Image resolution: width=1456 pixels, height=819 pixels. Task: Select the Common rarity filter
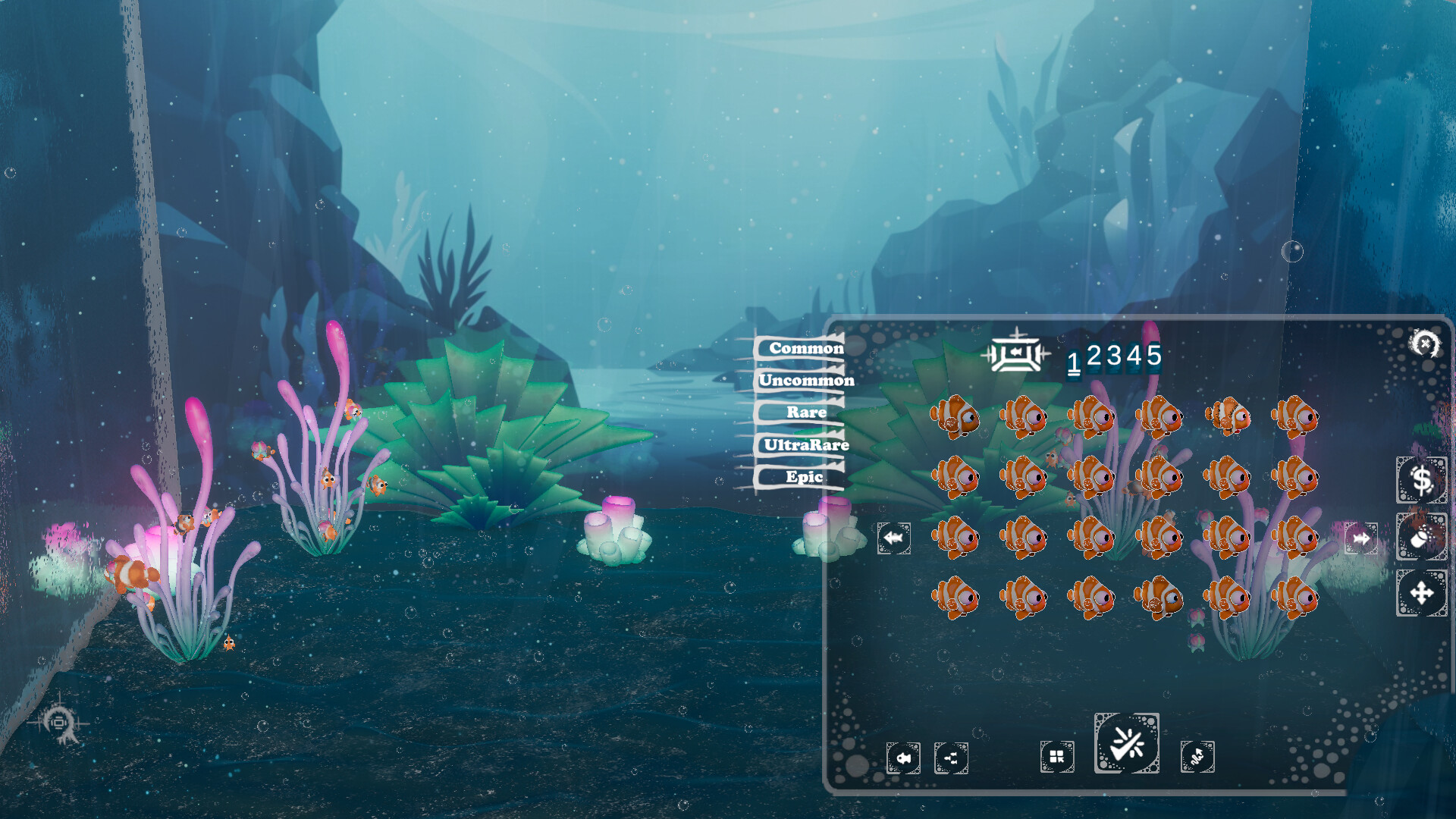(x=805, y=348)
